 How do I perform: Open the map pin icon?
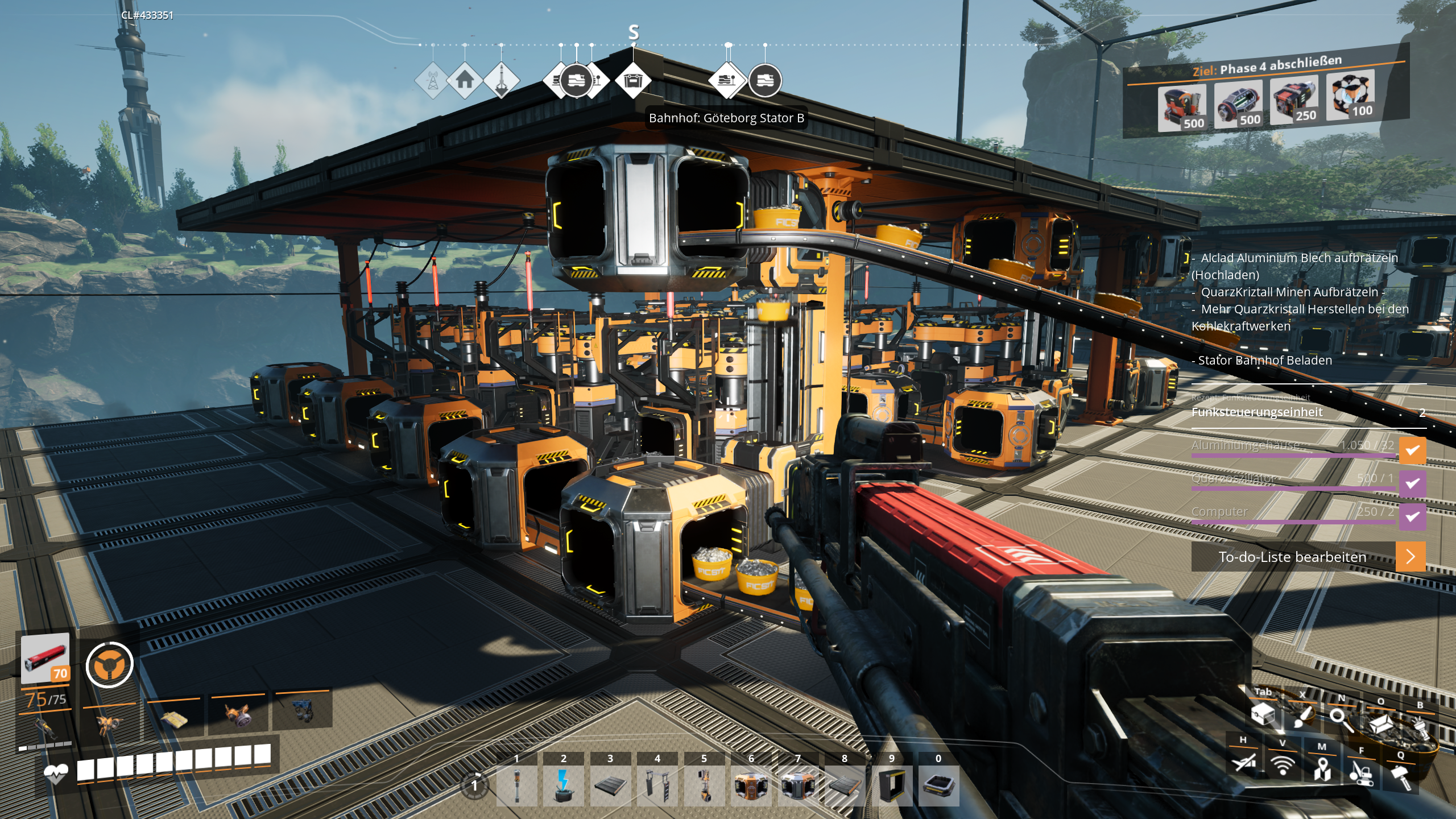pyautogui.click(x=1322, y=770)
